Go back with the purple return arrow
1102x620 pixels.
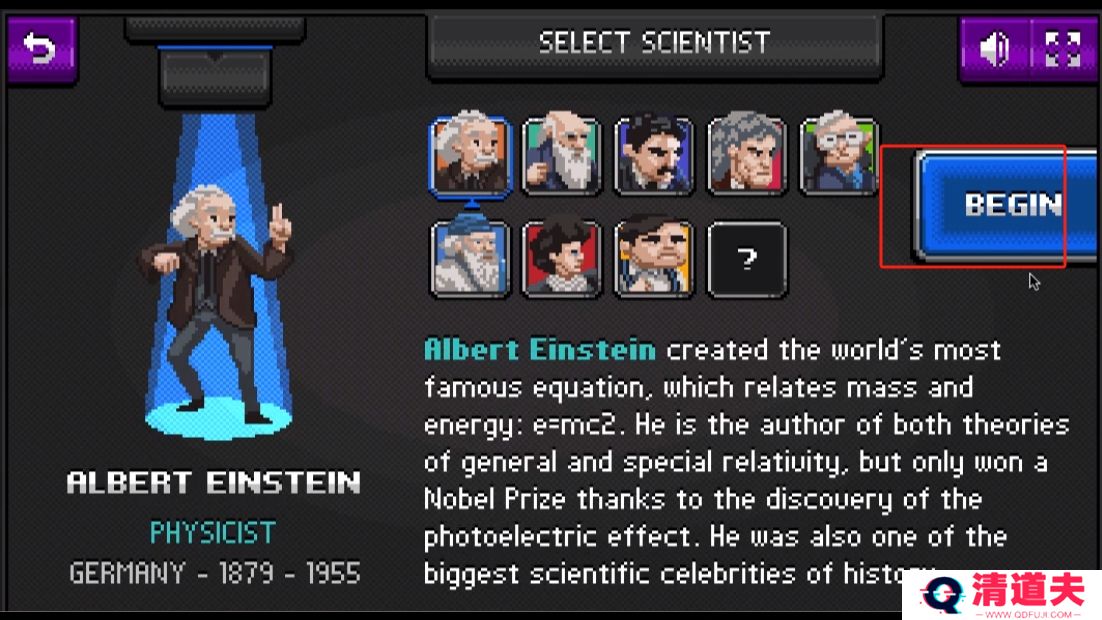pyautogui.click(x=41, y=48)
